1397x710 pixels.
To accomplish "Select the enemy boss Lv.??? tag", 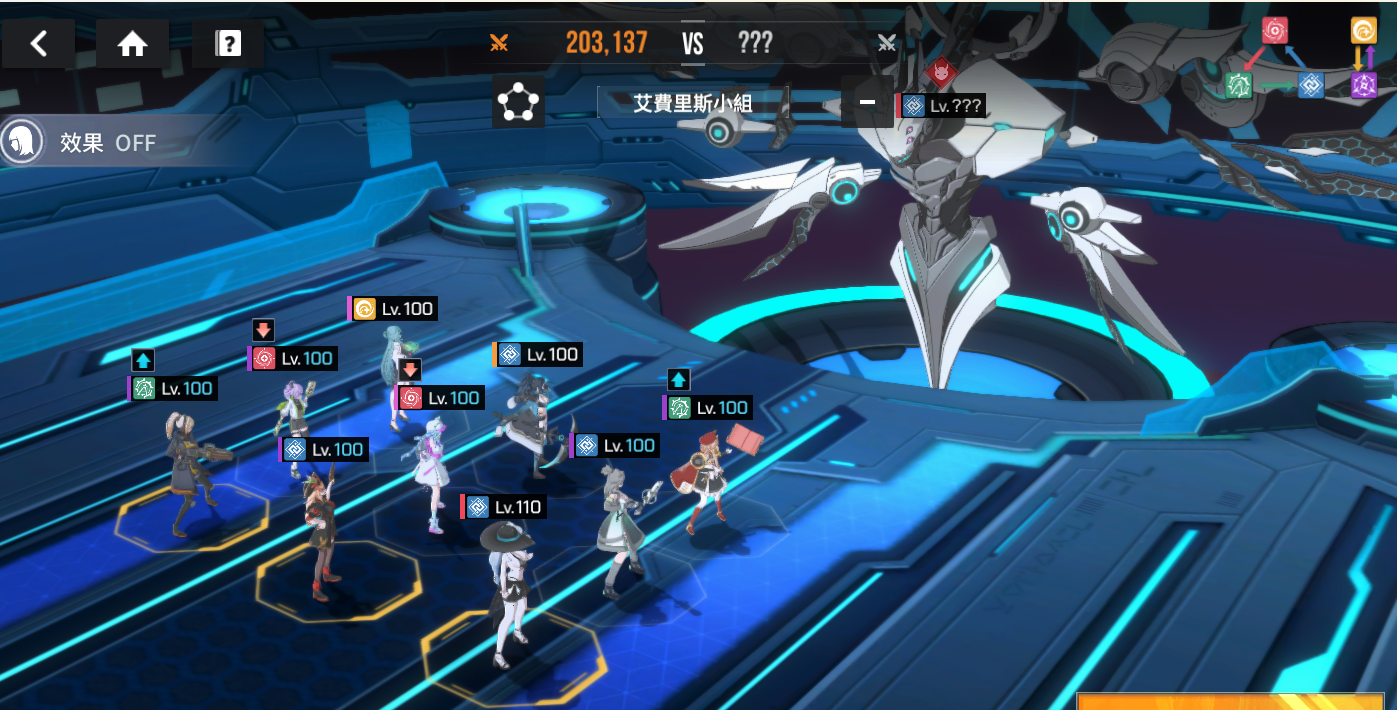I will point(943,105).
